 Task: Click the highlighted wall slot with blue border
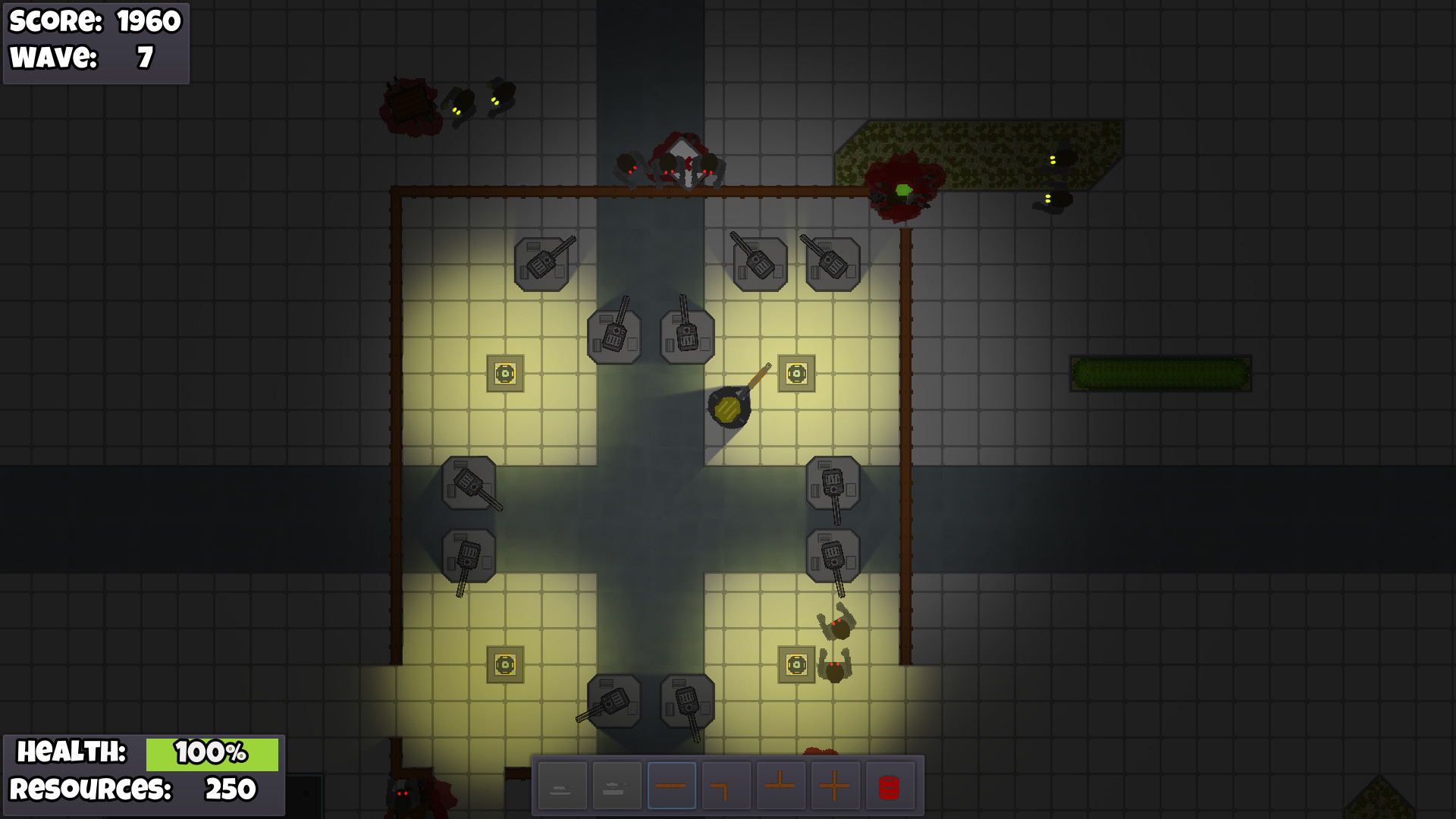[672, 785]
